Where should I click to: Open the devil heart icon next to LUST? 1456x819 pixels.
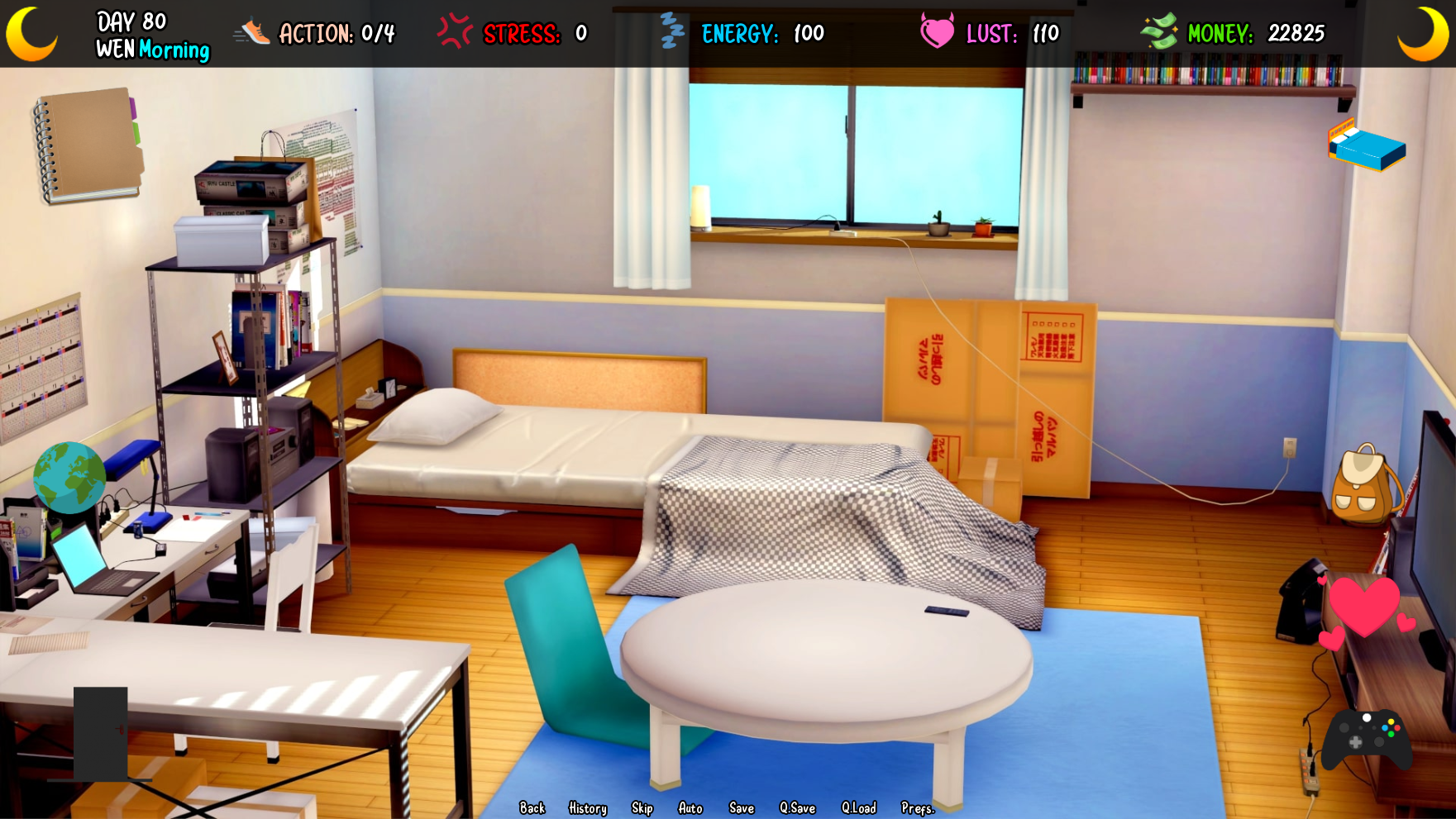pyautogui.click(x=938, y=31)
